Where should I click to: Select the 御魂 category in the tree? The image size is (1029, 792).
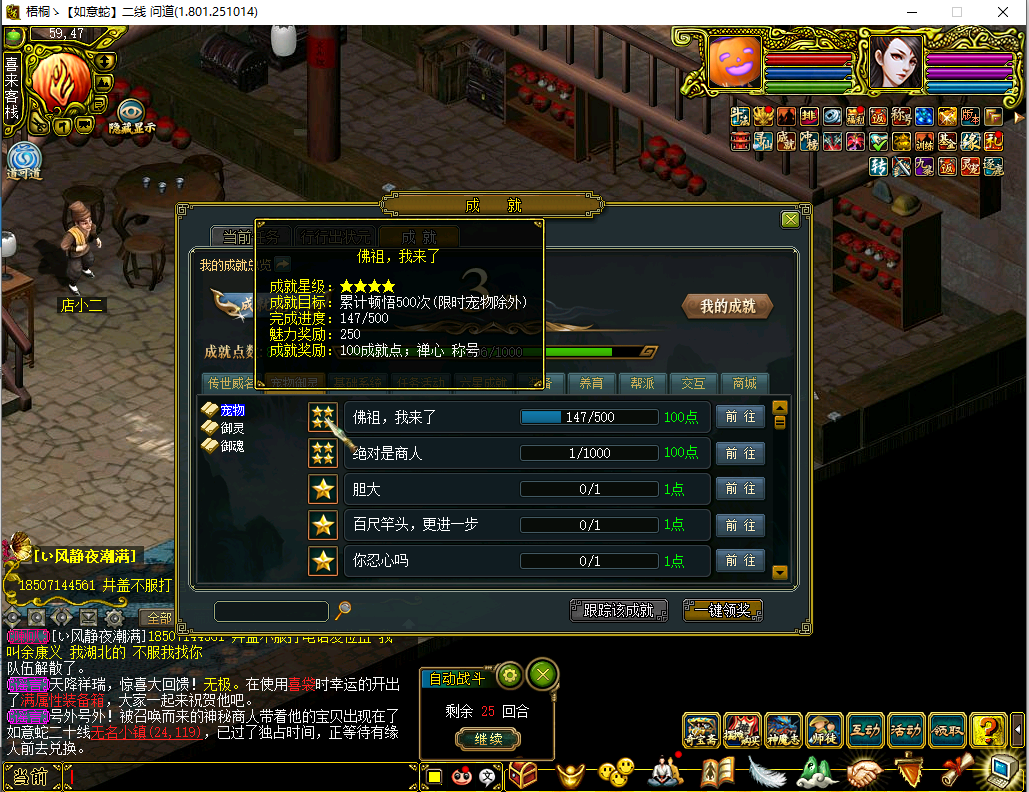232,446
